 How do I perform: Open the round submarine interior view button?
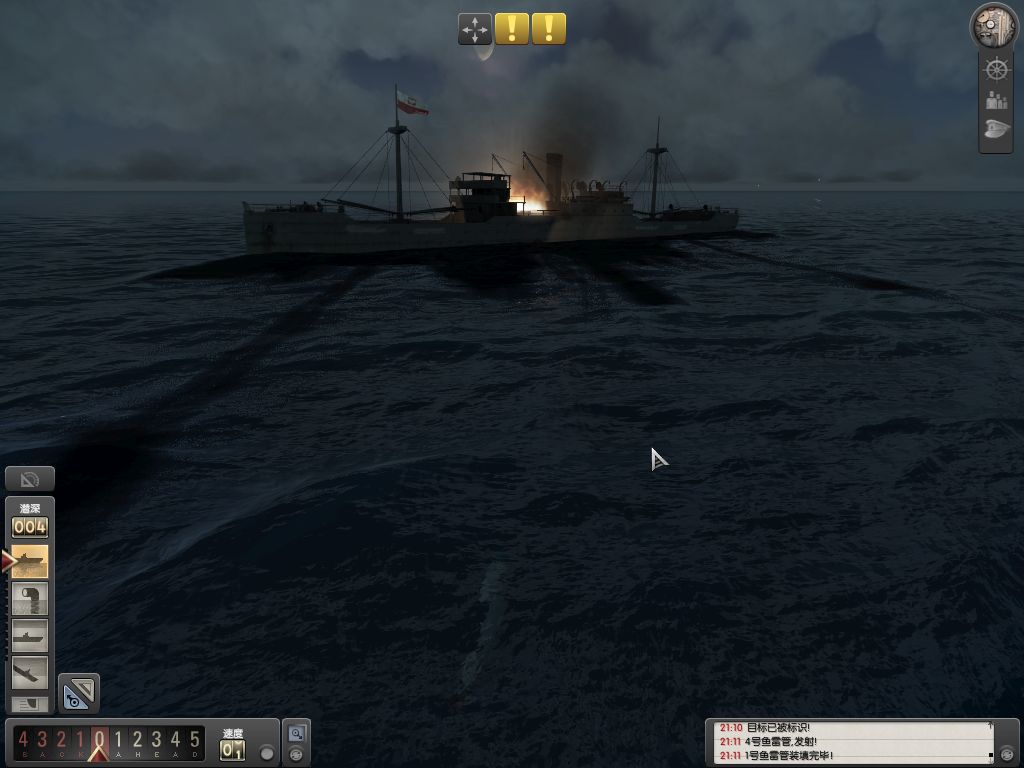994,25
